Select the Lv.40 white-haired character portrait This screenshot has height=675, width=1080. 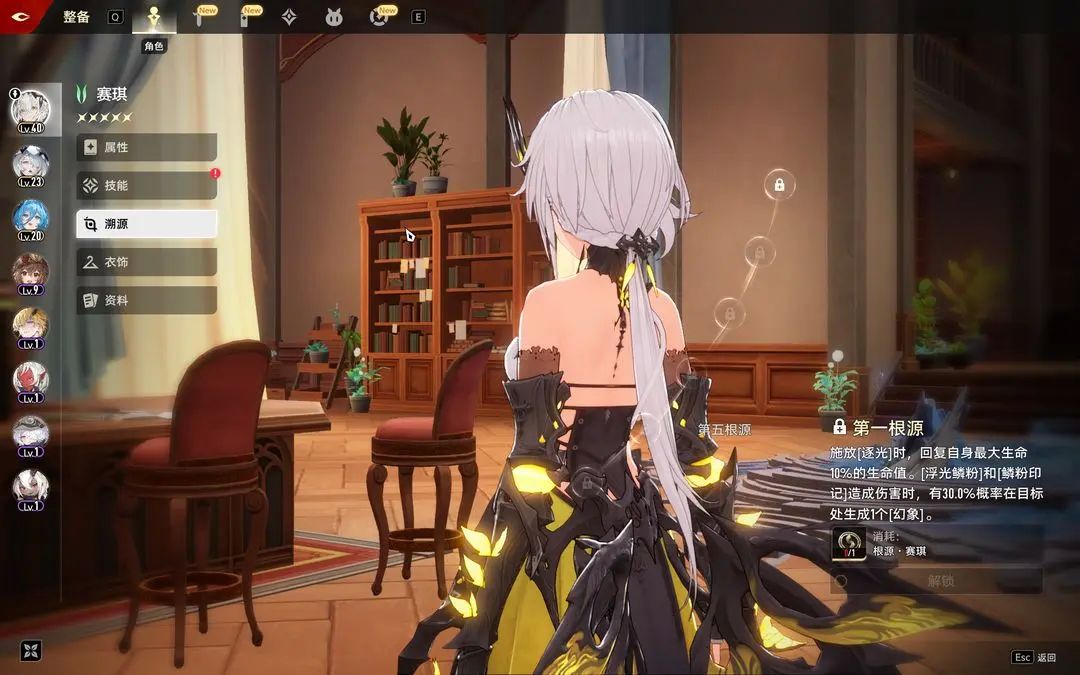click(x=30, y=110)
